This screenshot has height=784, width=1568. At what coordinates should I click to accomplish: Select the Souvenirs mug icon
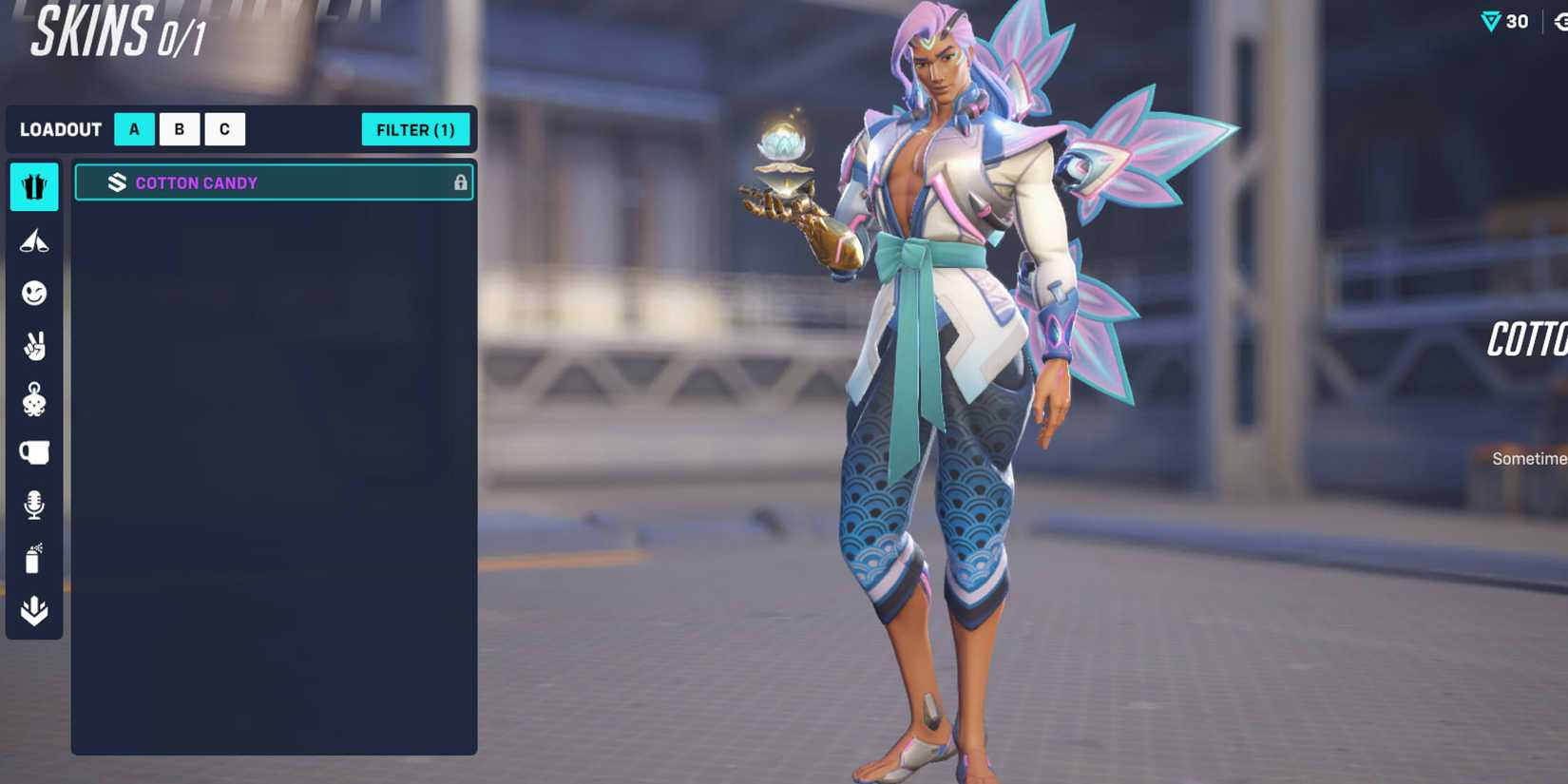pyautogui.click(x=34, y=452)
